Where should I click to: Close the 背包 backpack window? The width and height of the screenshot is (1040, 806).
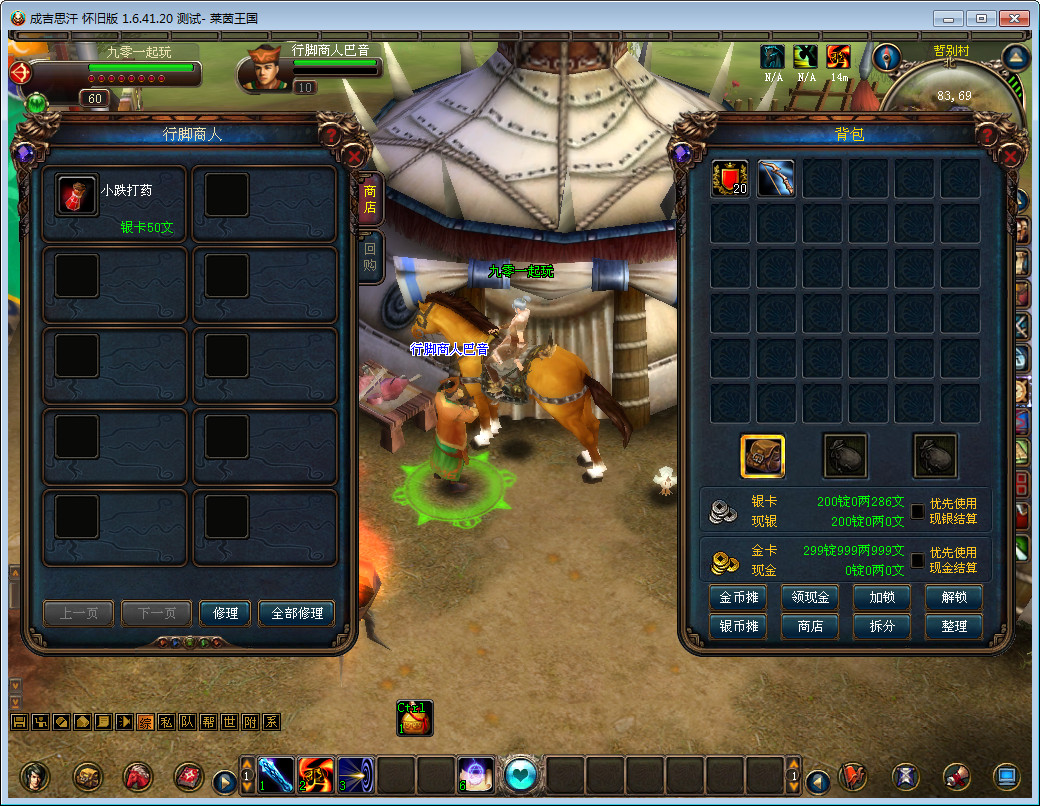click(x=1010, y=156)
